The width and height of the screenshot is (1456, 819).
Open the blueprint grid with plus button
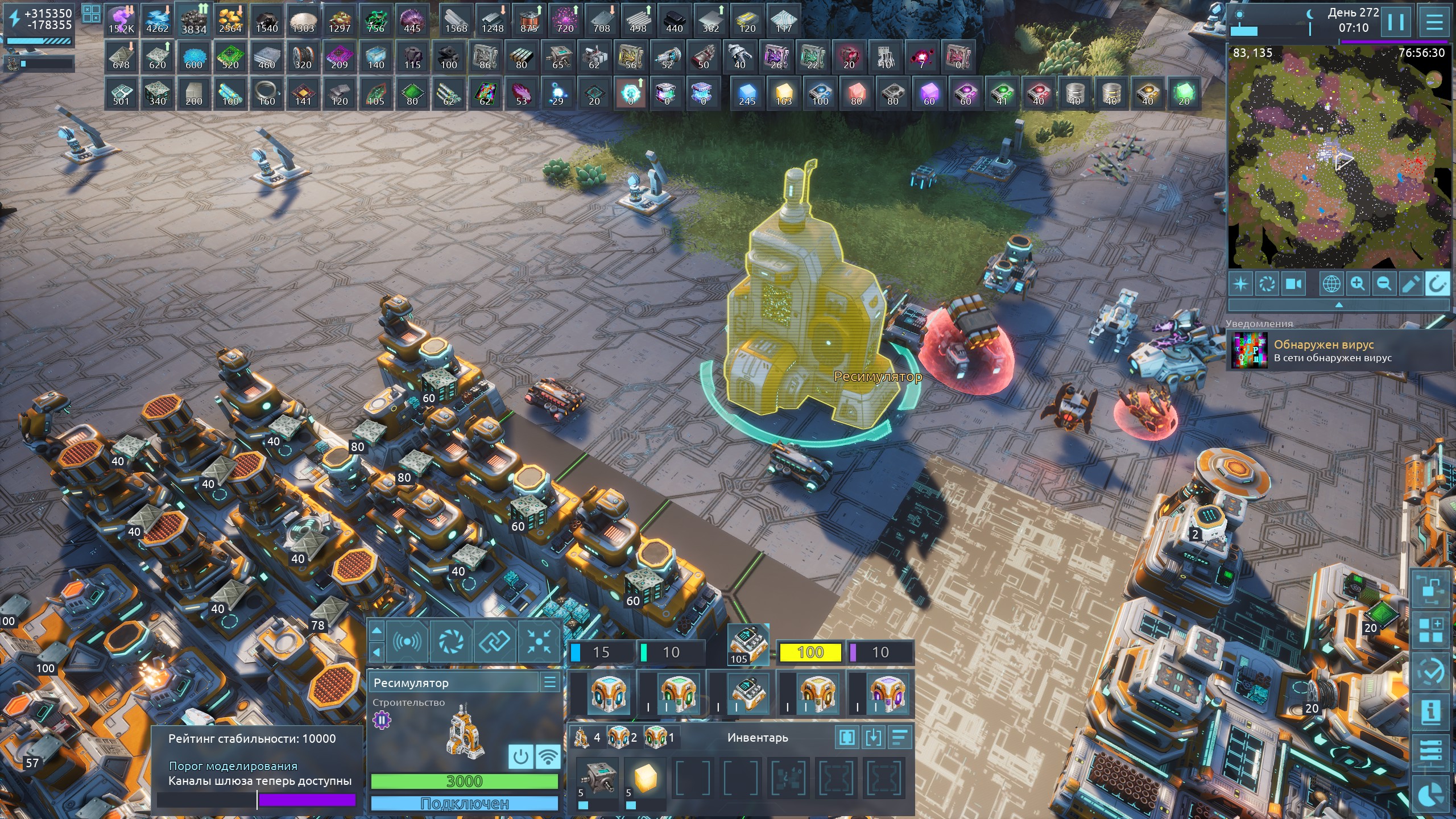pyautogui.click(x=1430, y=631)
